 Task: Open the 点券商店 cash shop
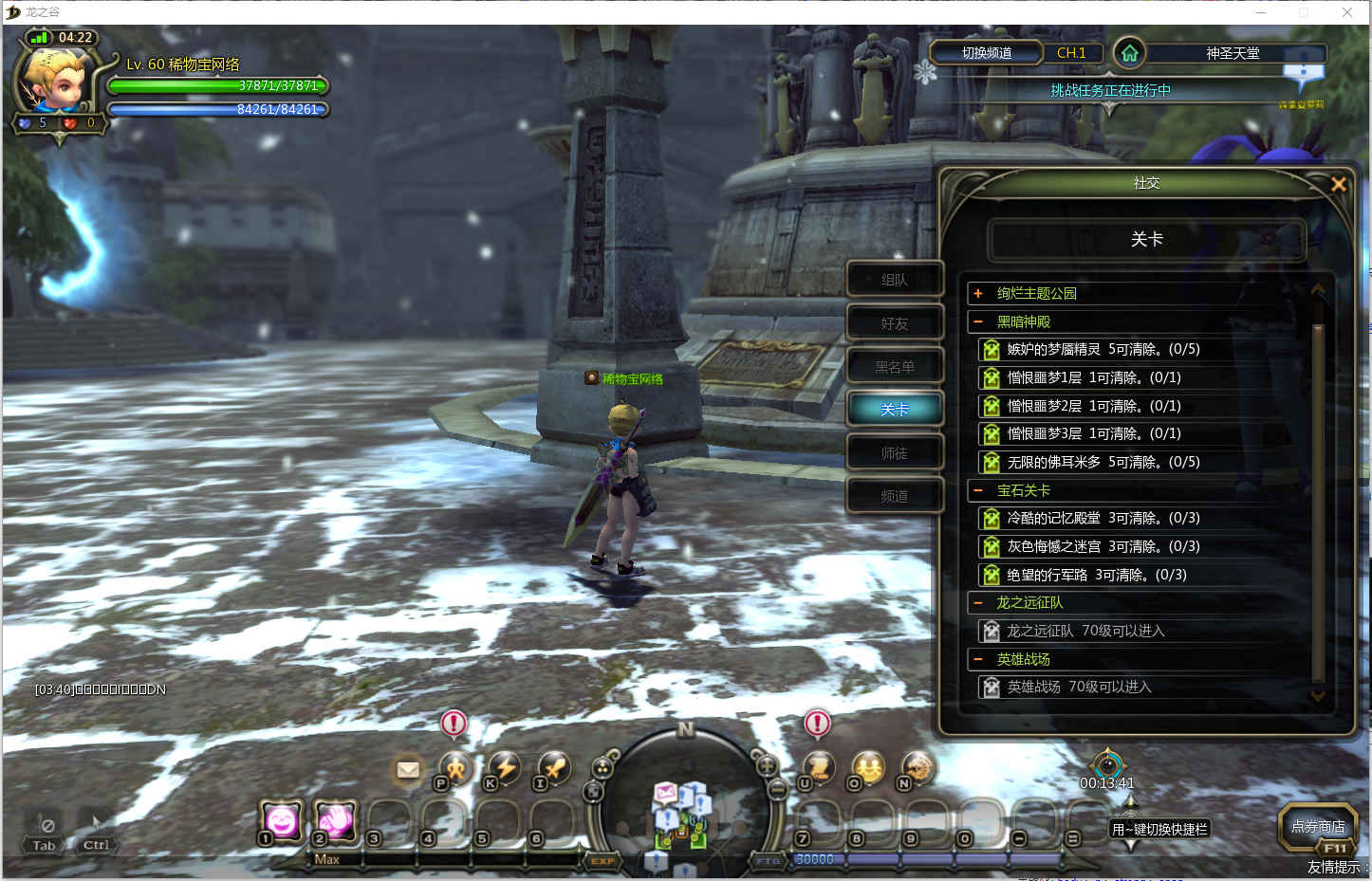[1317, 827]
